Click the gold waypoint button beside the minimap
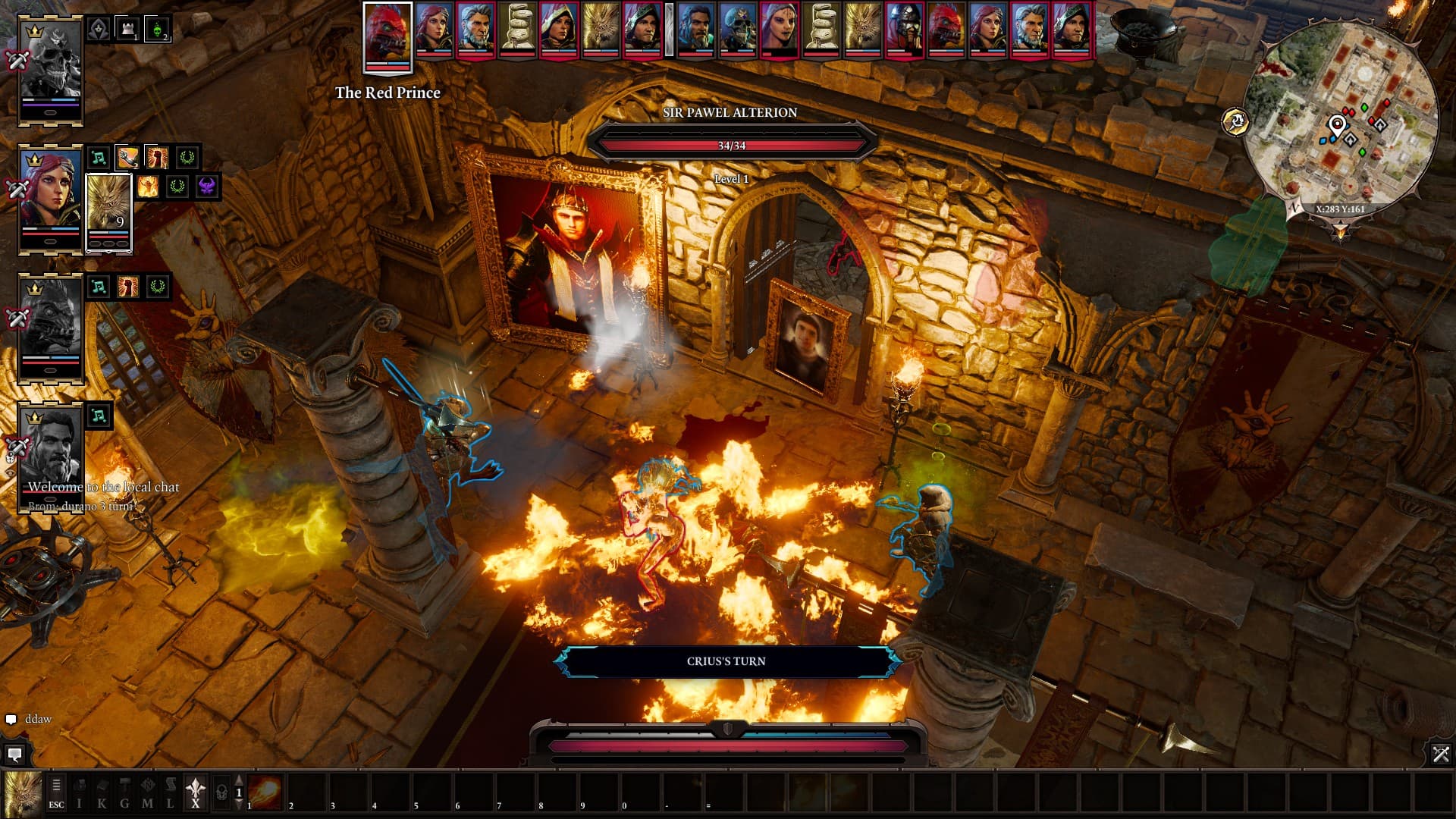This screenshot has width=1456, height=819. 1235,121
